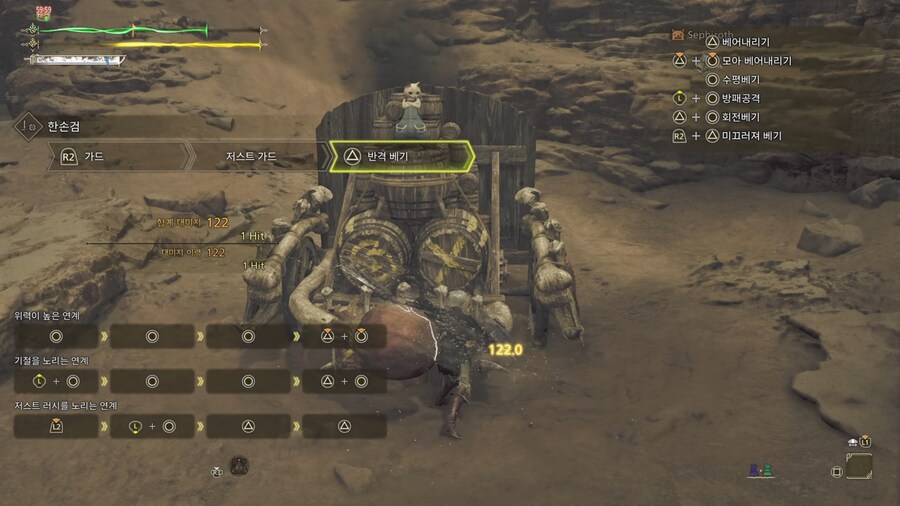Choose the 저스트 가드 combo step
This screenshot has width=900, height=506.
pos(258,157)
